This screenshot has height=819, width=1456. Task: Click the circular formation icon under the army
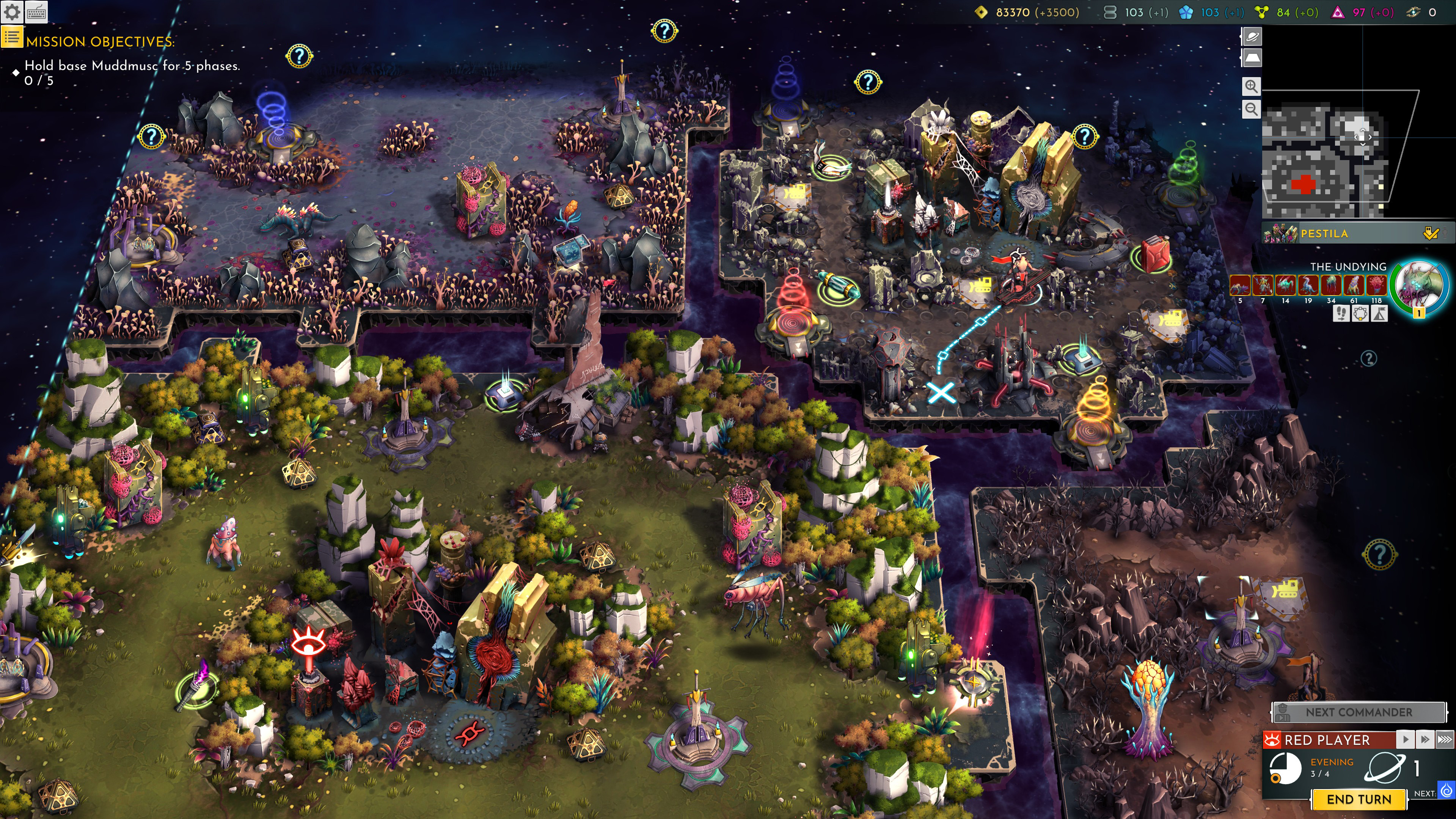1360,314
